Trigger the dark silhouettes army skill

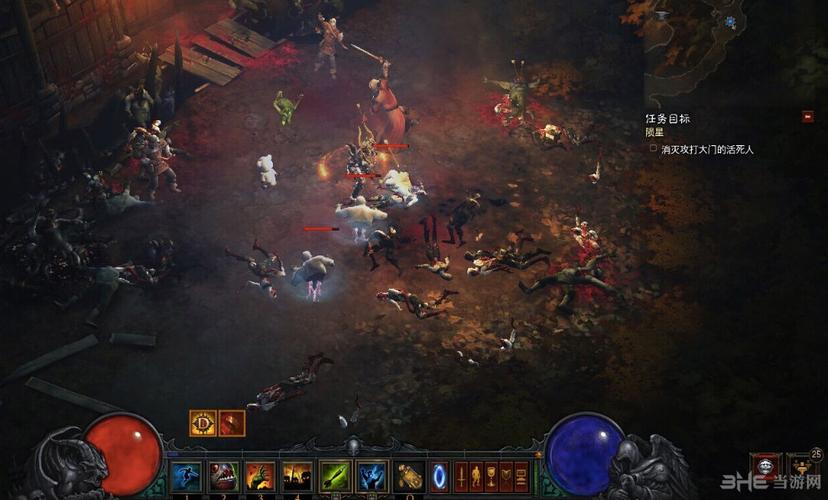297,475
